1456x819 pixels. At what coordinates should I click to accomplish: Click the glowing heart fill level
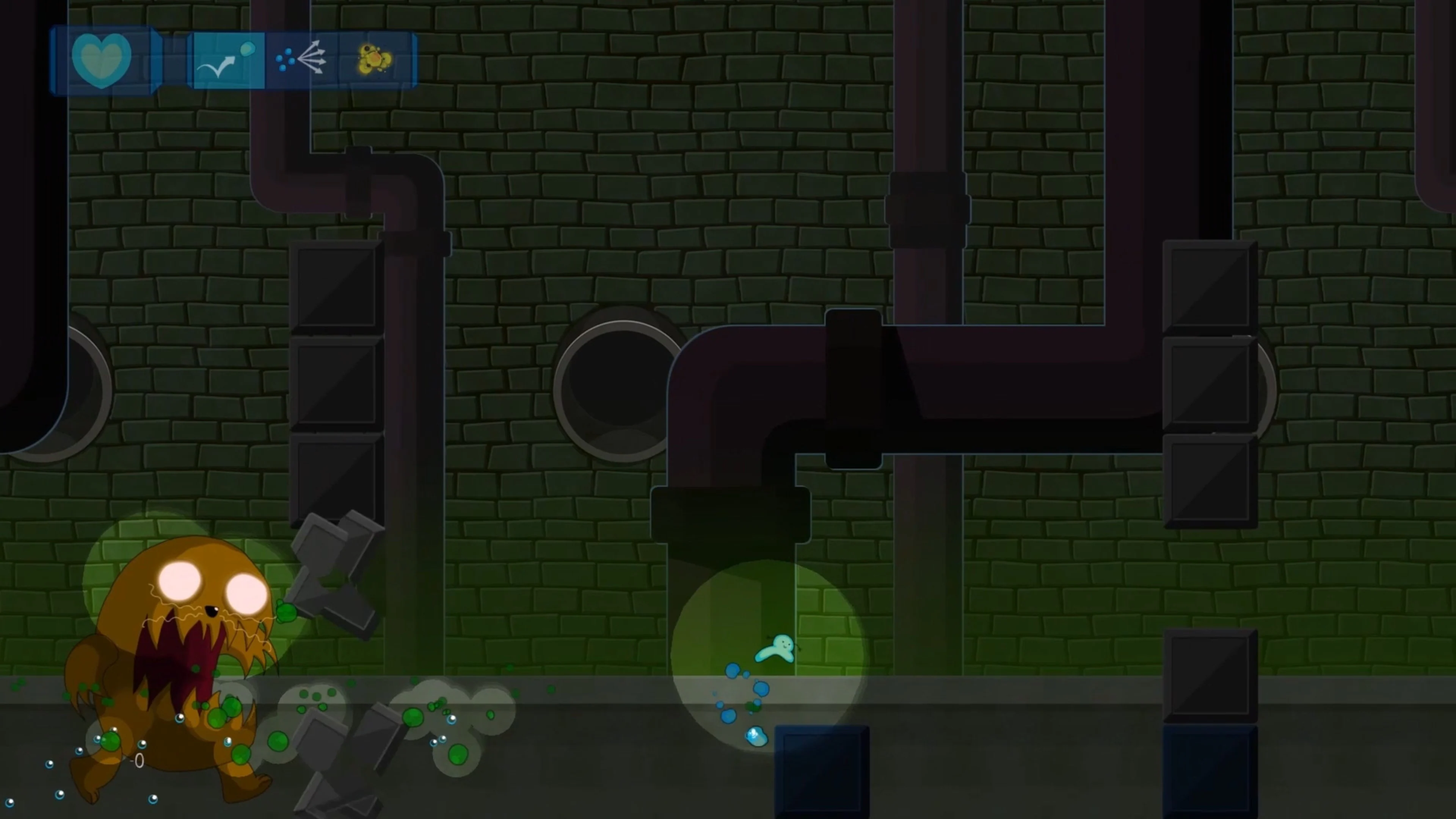102,62
